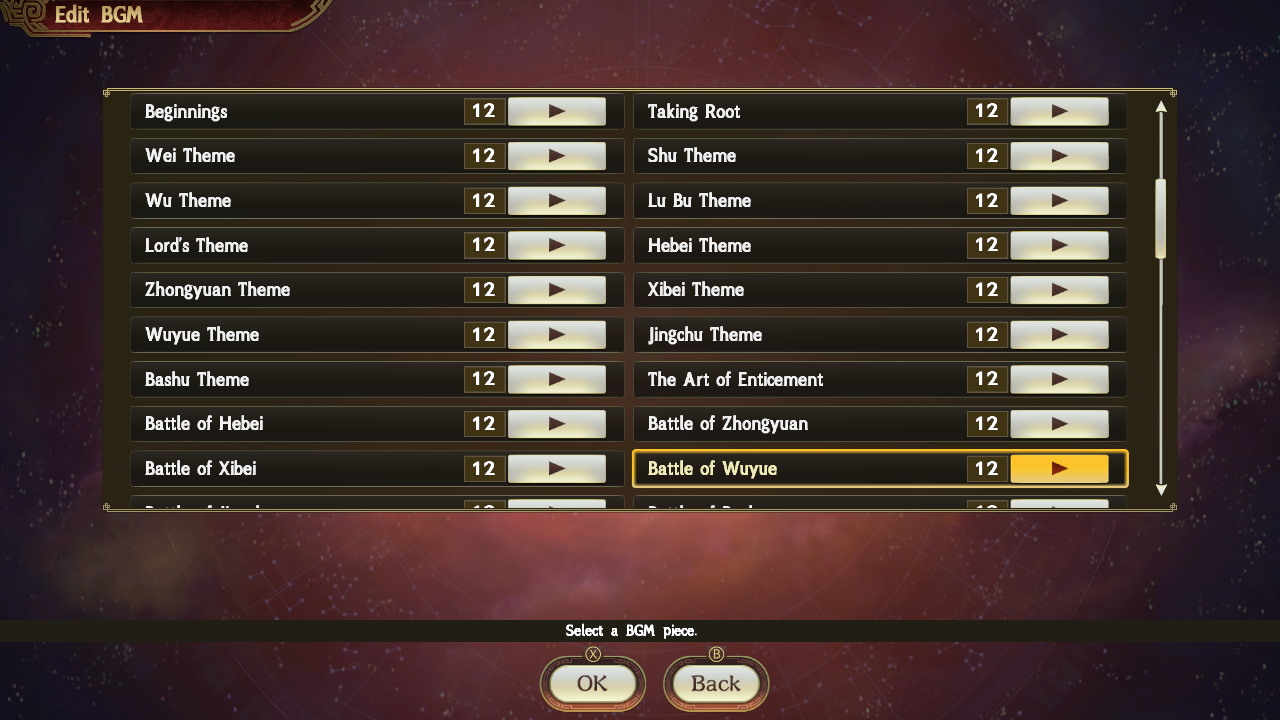The image size is (1280, 720).
Task: Play the Hebei Theme track
Action: click(x=1060, y=245)
